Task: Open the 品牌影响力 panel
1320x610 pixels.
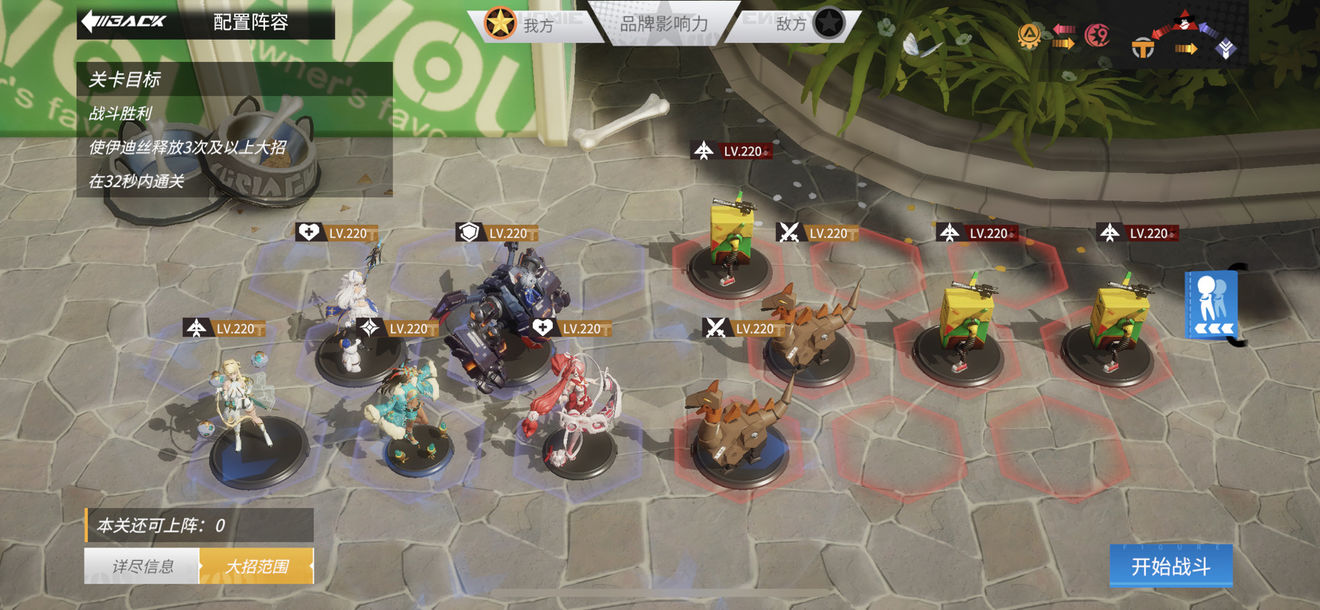Action: [x=664, y=23]
